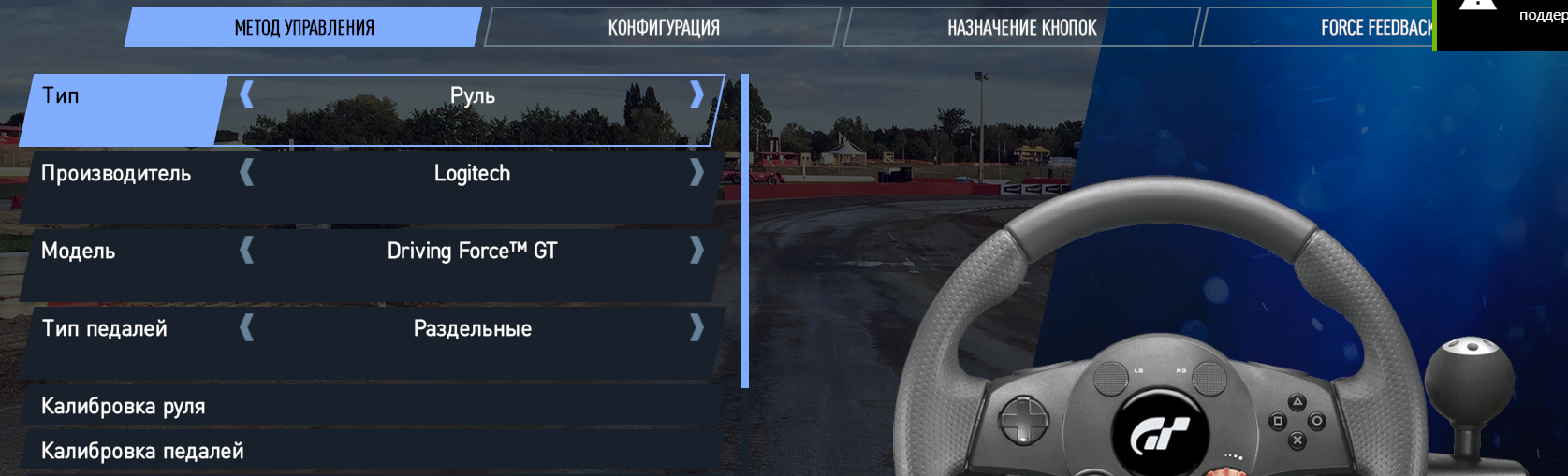Open Калибровка педалей

[x=142, y=451]
